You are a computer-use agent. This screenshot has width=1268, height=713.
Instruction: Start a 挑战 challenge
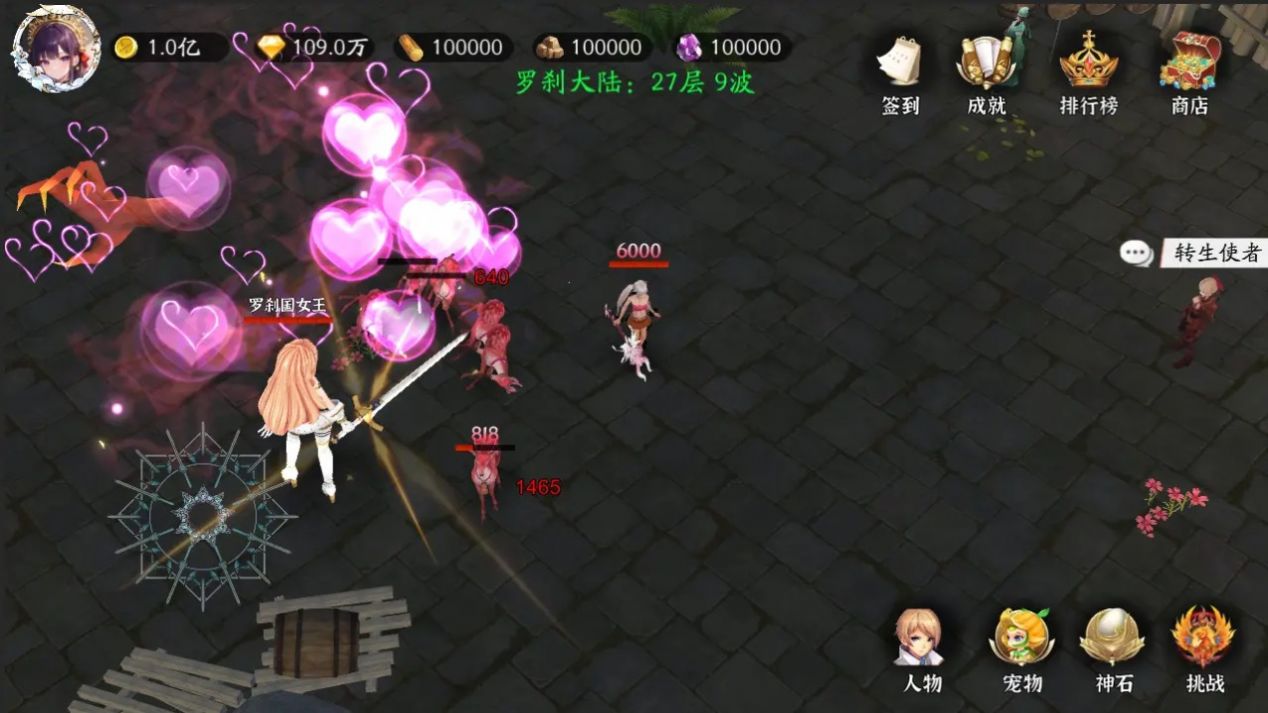coord(1204,648)
